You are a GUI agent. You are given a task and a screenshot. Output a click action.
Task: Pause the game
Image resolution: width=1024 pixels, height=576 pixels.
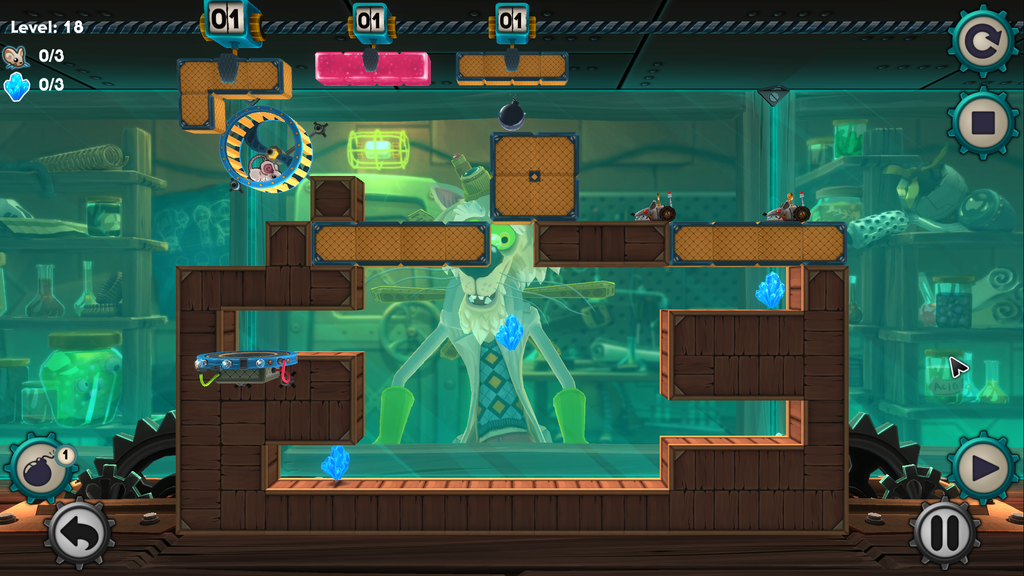pos(942,533)
